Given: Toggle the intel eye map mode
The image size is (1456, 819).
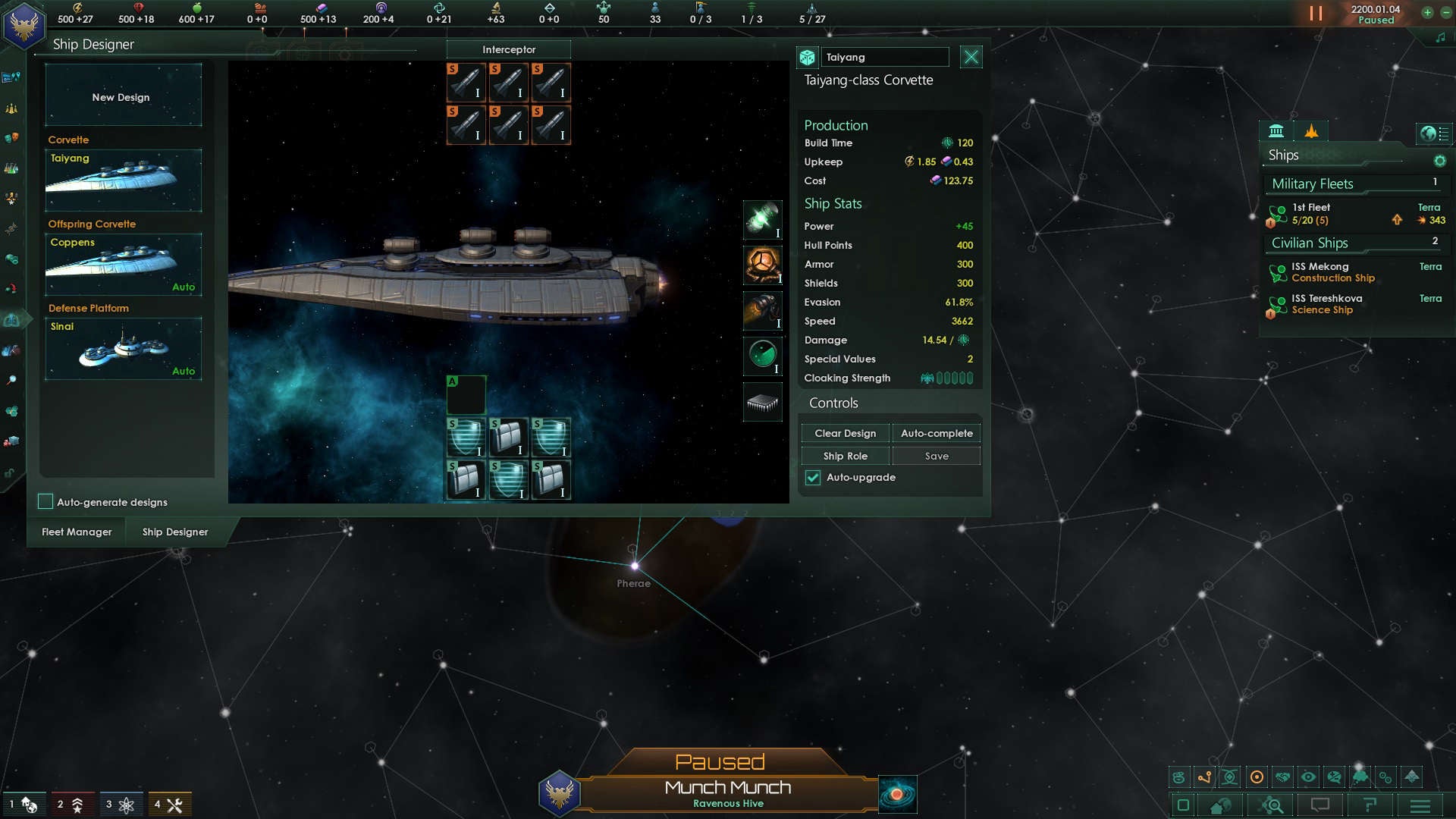Looking at the screenshot, I should pos(1308,776).
